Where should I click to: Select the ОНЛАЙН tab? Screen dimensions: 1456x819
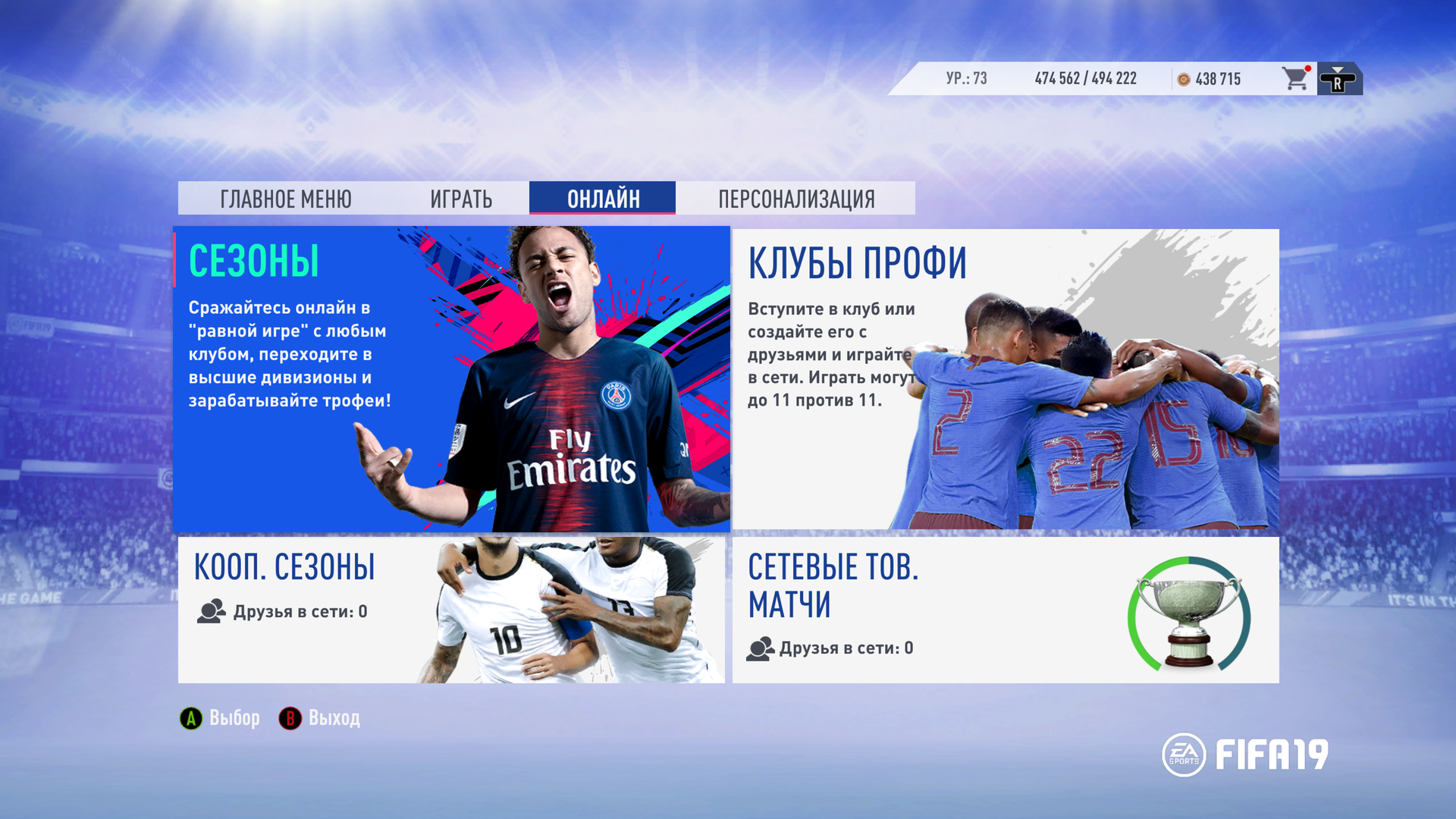coord(603,198)
